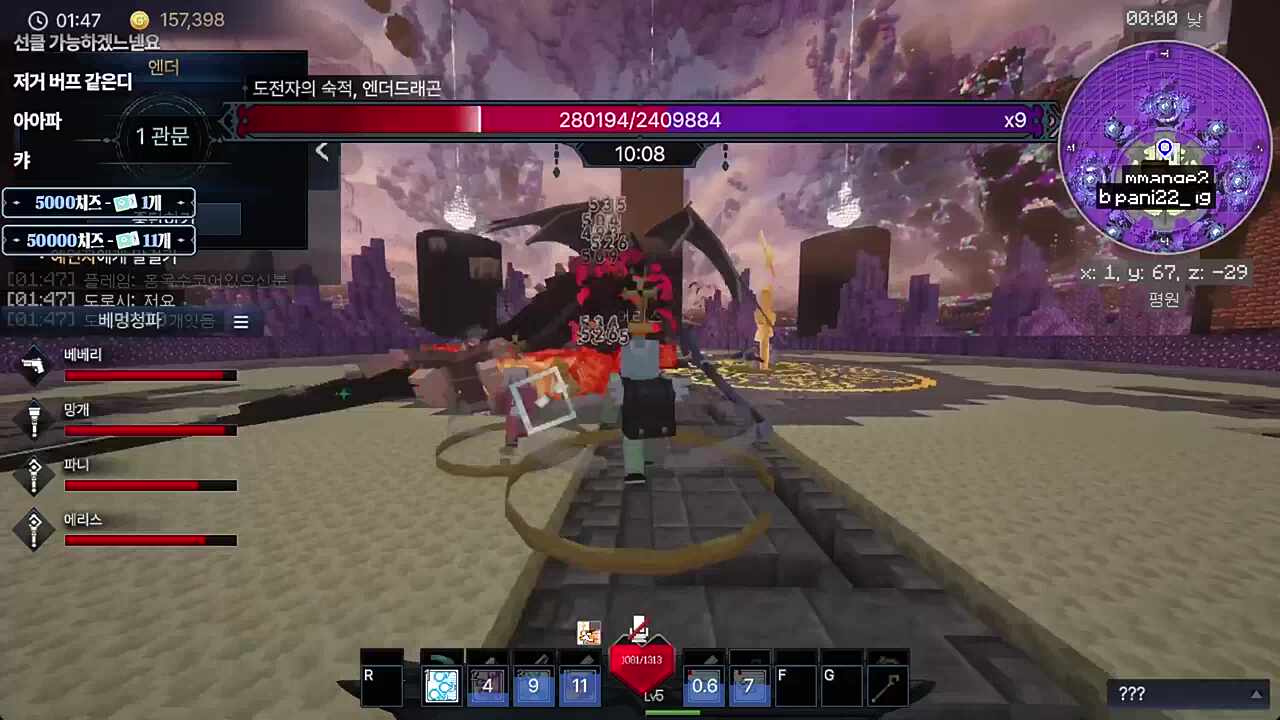Open the 1 관문 stage emblem
The image size is (1280, 720).
[162, 136]
